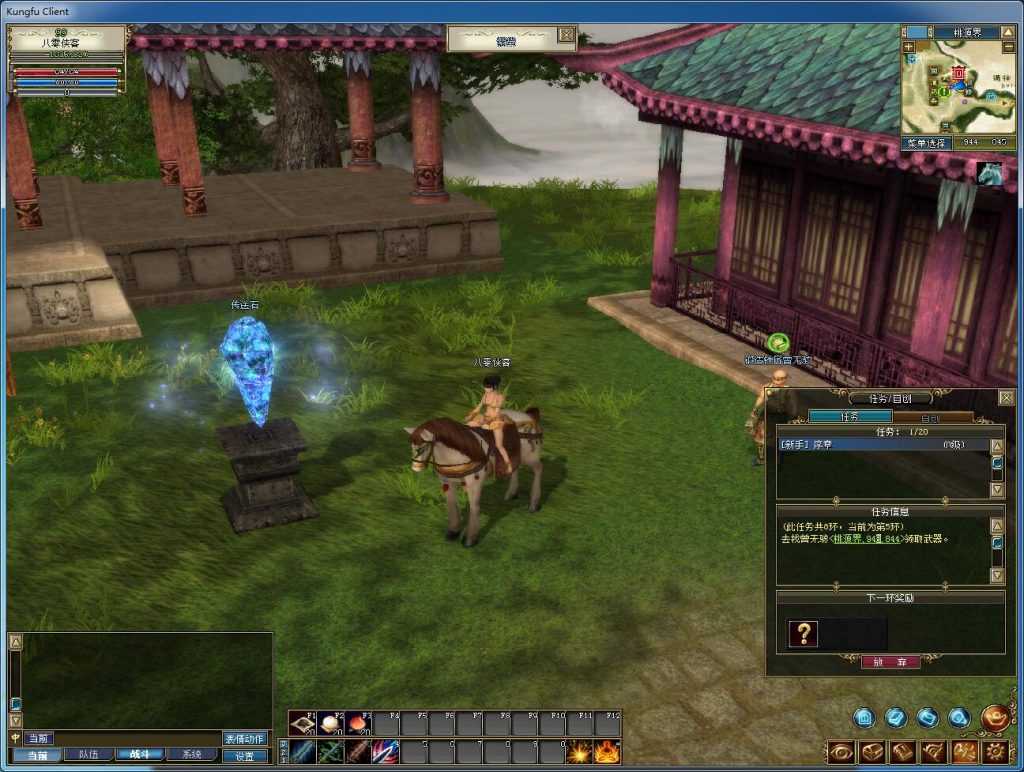Open the 表情动作 emote menu
Viewport: 1024px width, 772px height.
pos(245,739)
